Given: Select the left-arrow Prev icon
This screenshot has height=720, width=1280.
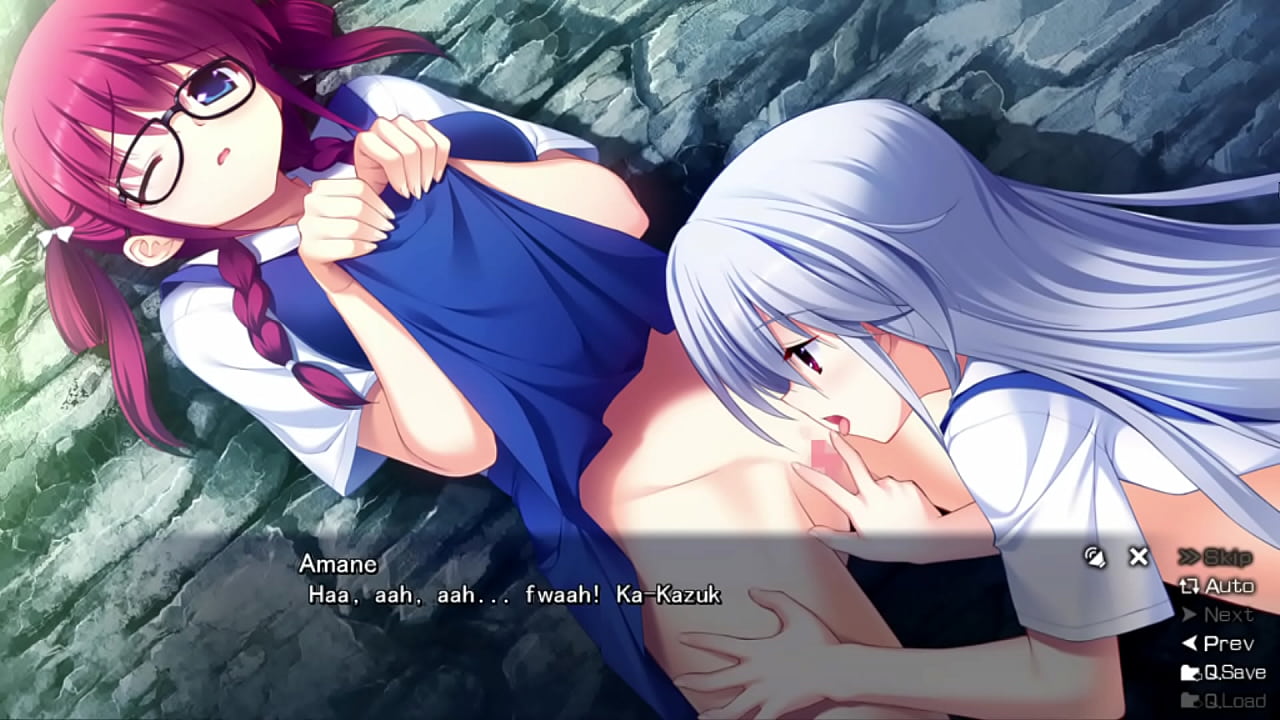Looking at the screenshot, I should pyautogui.click(x=1191, y=641).
